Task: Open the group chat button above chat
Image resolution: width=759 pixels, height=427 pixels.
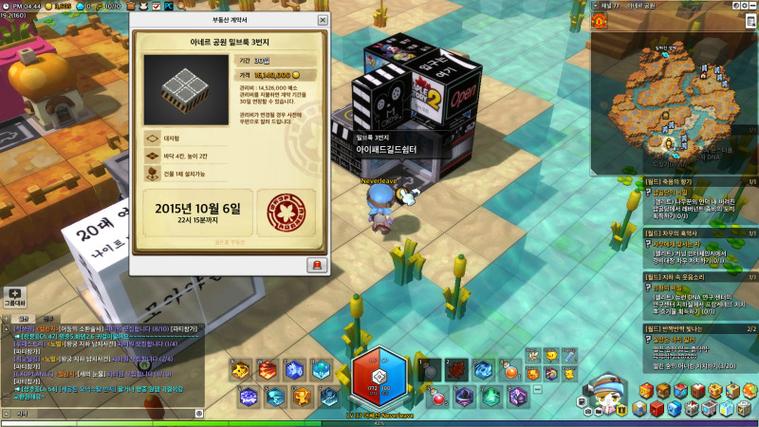Action: [x=14, y=297]
